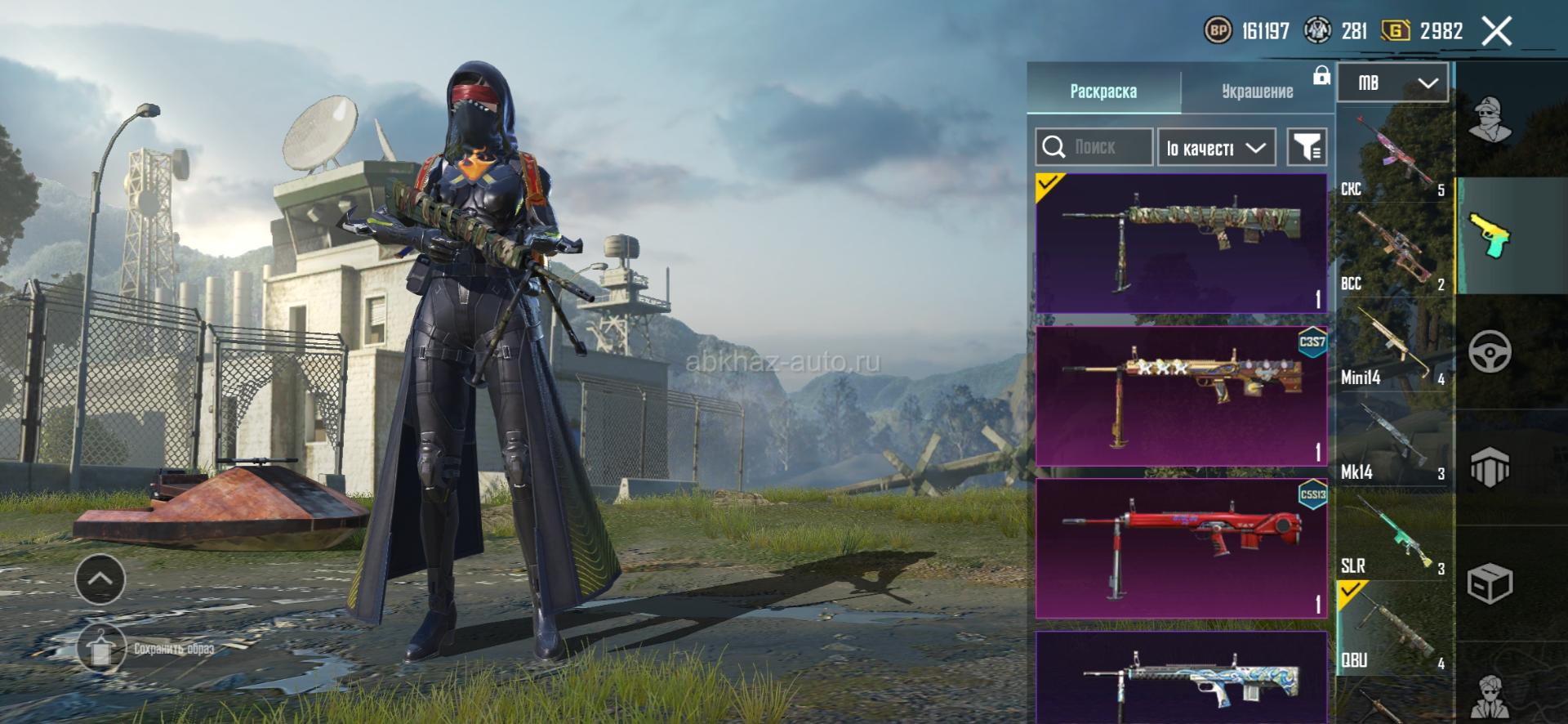Select the ВСС weapon entry
Screen dimensions: 1568x724
[1394, 249]
